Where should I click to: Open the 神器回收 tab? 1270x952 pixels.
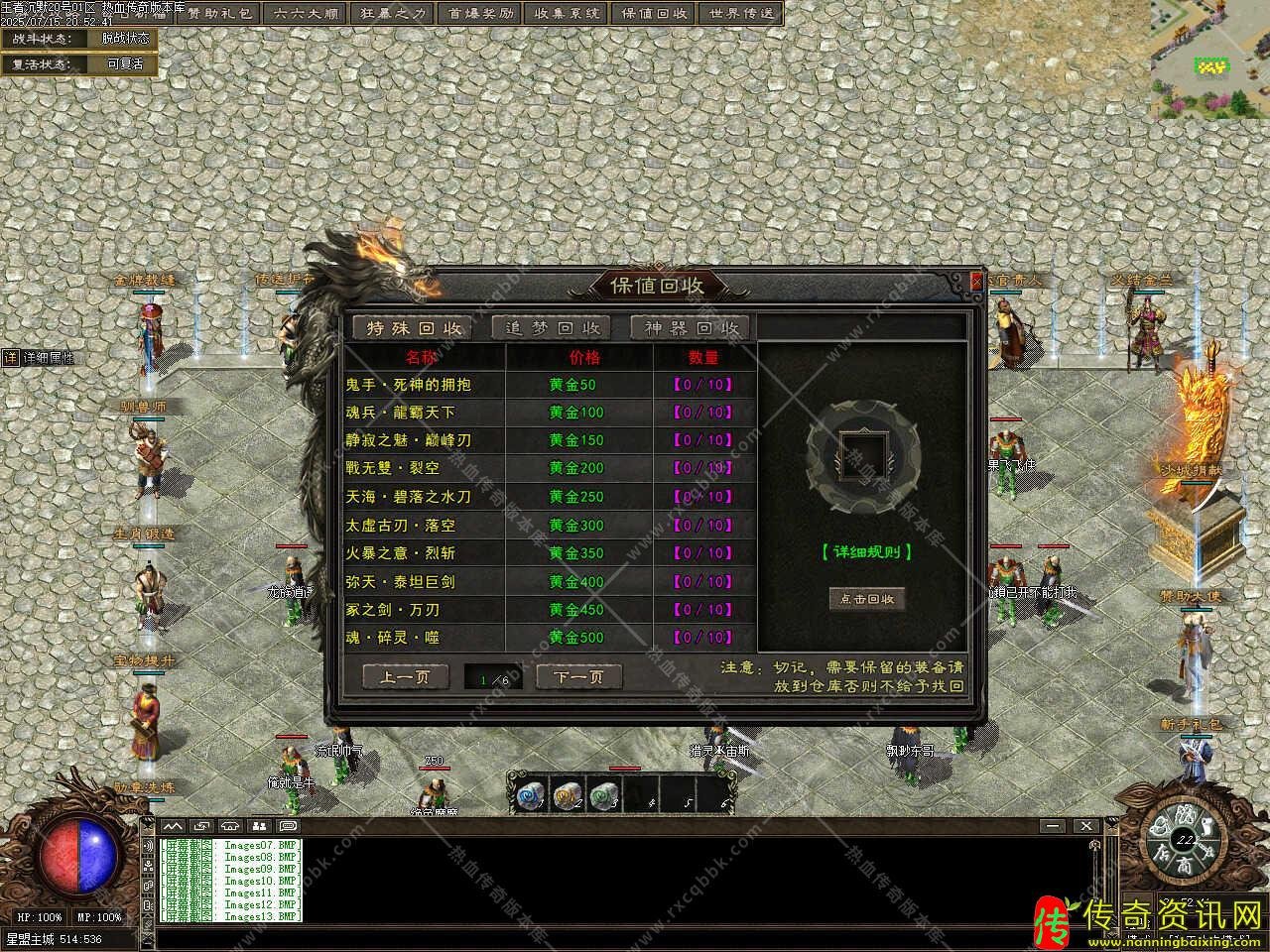pos(692,328)
